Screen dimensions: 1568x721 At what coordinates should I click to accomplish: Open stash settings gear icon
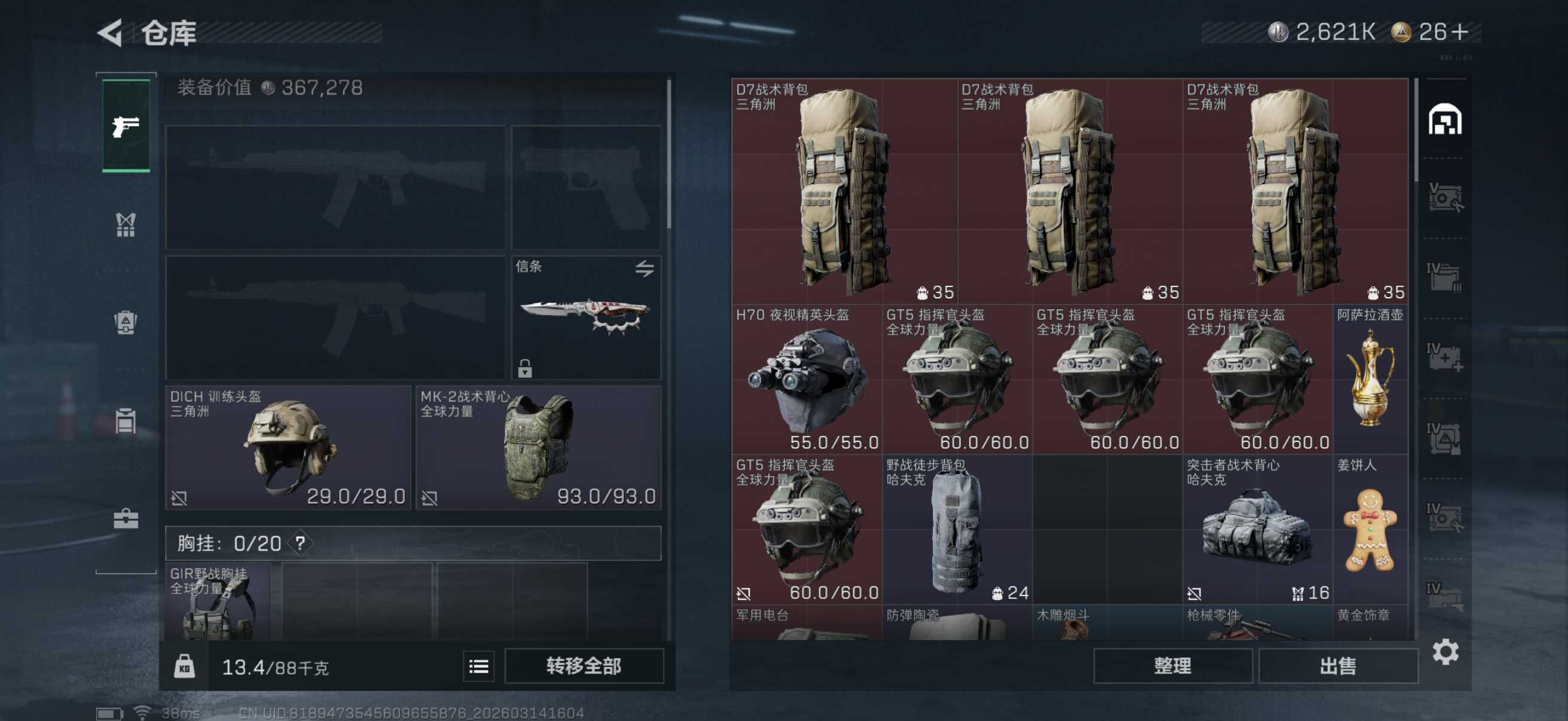(1445, 652)
